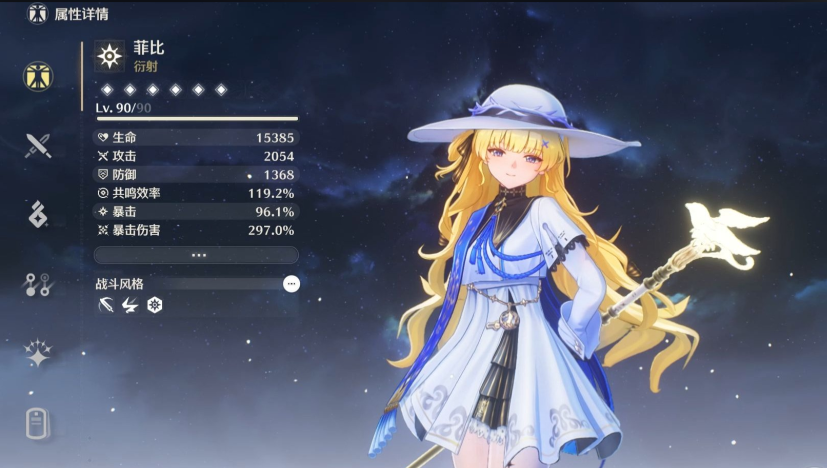The height and width of the screenshot is (468, 827).
Task: Switch to the crossed swords weapon tab
Action: coord(38,145)
